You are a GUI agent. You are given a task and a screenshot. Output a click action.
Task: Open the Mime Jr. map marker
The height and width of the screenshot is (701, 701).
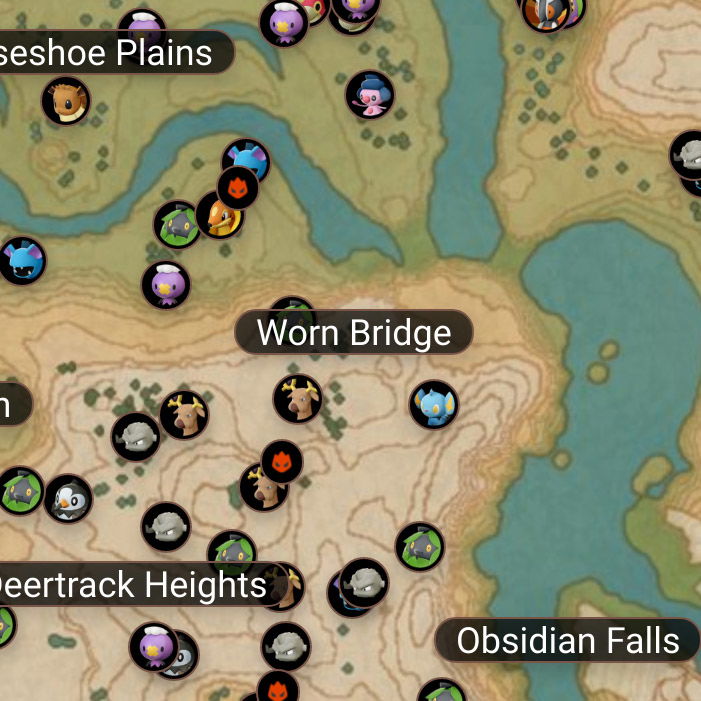point(370,95)
